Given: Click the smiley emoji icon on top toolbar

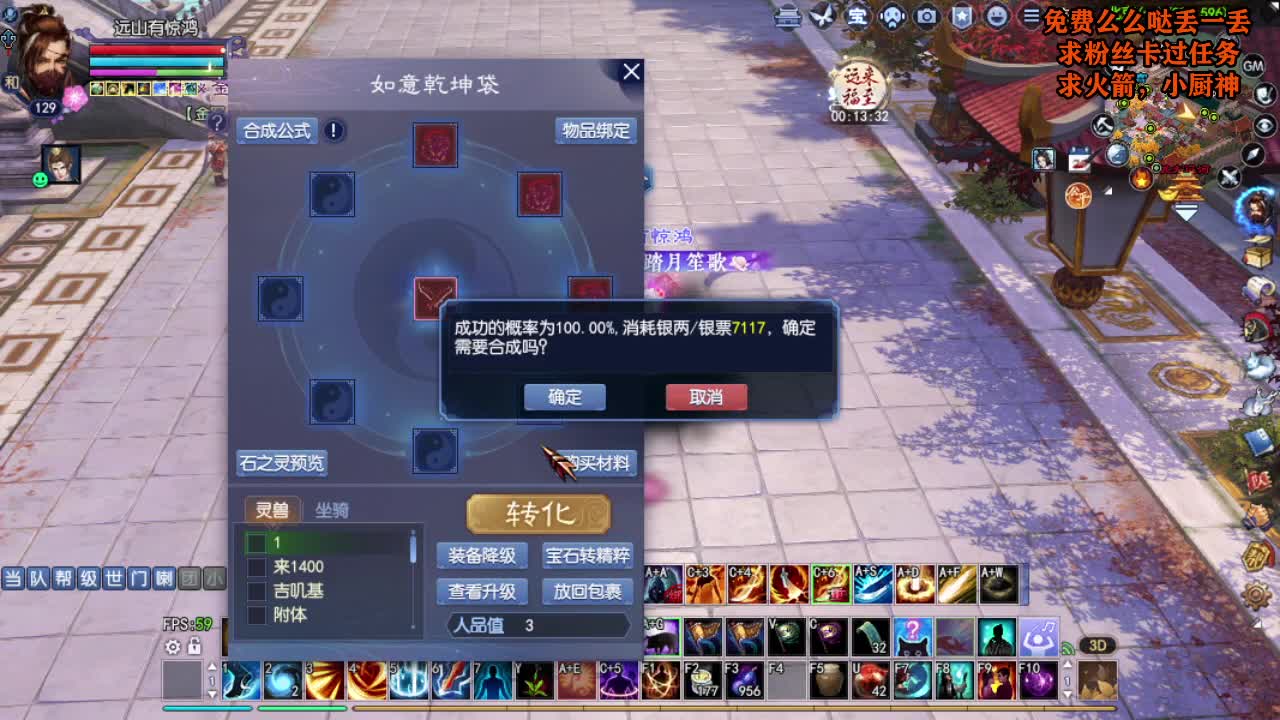Looking at the screenshot, I should pyautogui.click(x=997, y=16).
